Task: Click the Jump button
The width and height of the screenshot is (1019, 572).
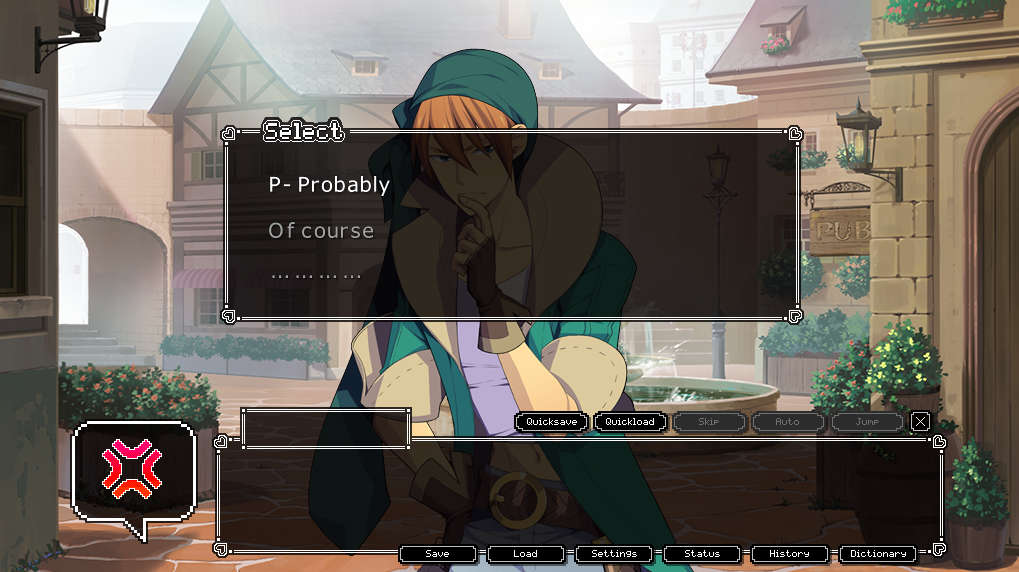Action: coord(867,422)
